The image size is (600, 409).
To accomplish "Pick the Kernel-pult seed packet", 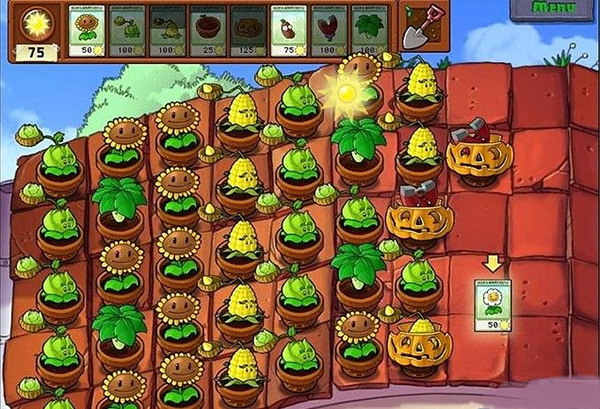I will pos(169,31).
